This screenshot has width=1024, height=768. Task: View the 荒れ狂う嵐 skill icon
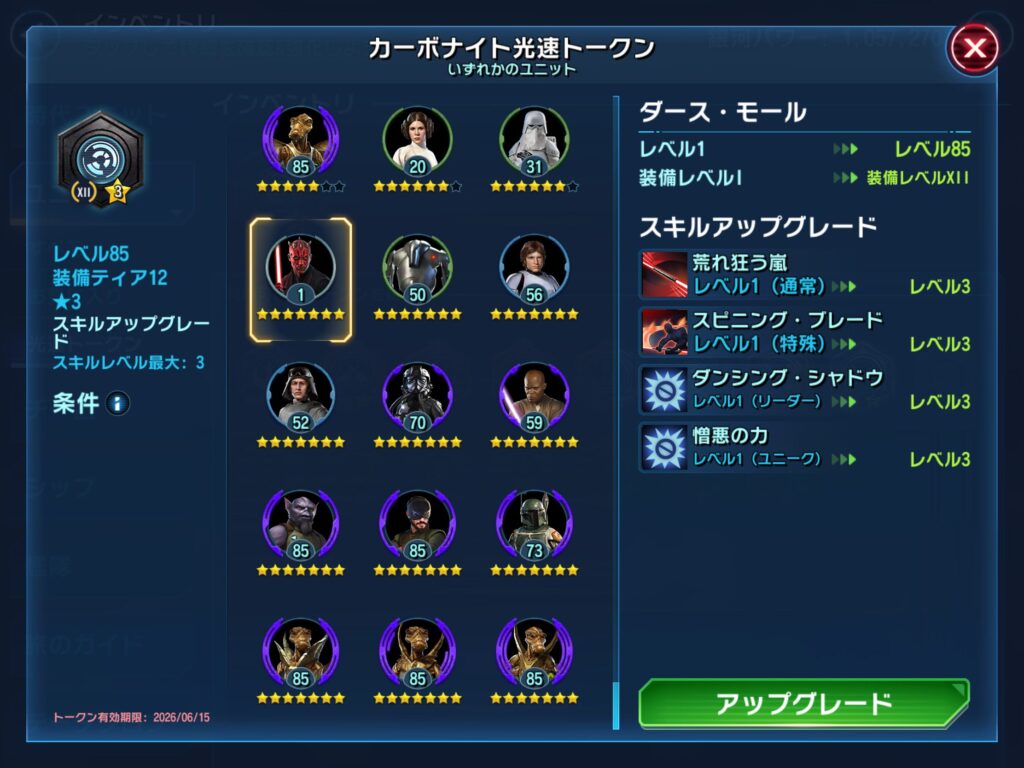point(662,274)
